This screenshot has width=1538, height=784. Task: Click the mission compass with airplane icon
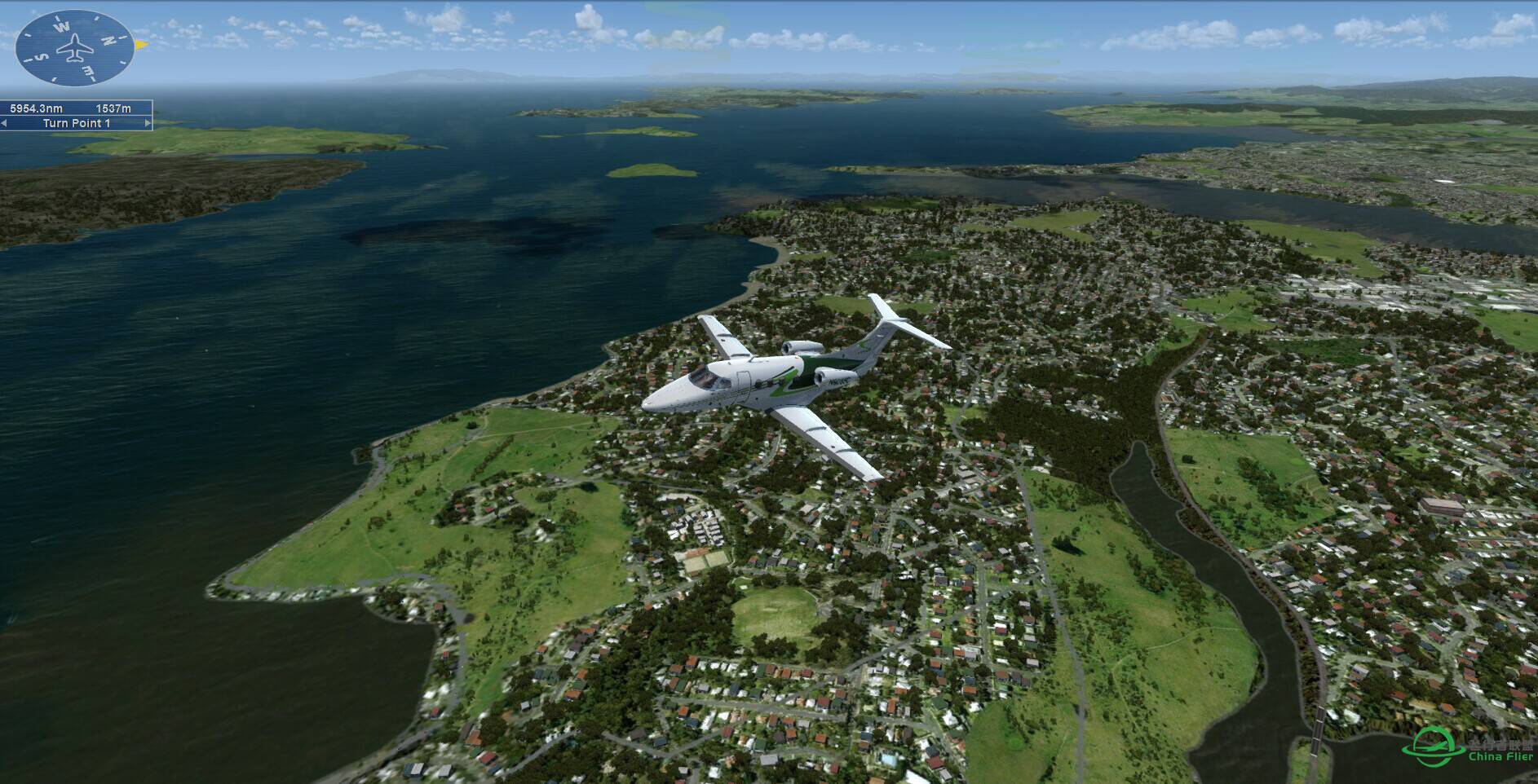[x=74, y=48]
